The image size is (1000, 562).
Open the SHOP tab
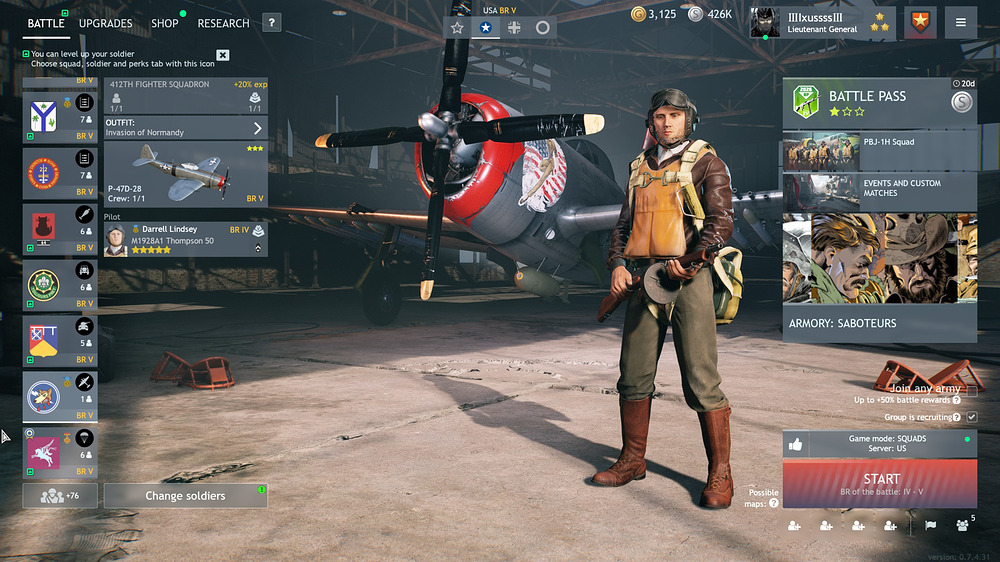[x=165, y=23]
